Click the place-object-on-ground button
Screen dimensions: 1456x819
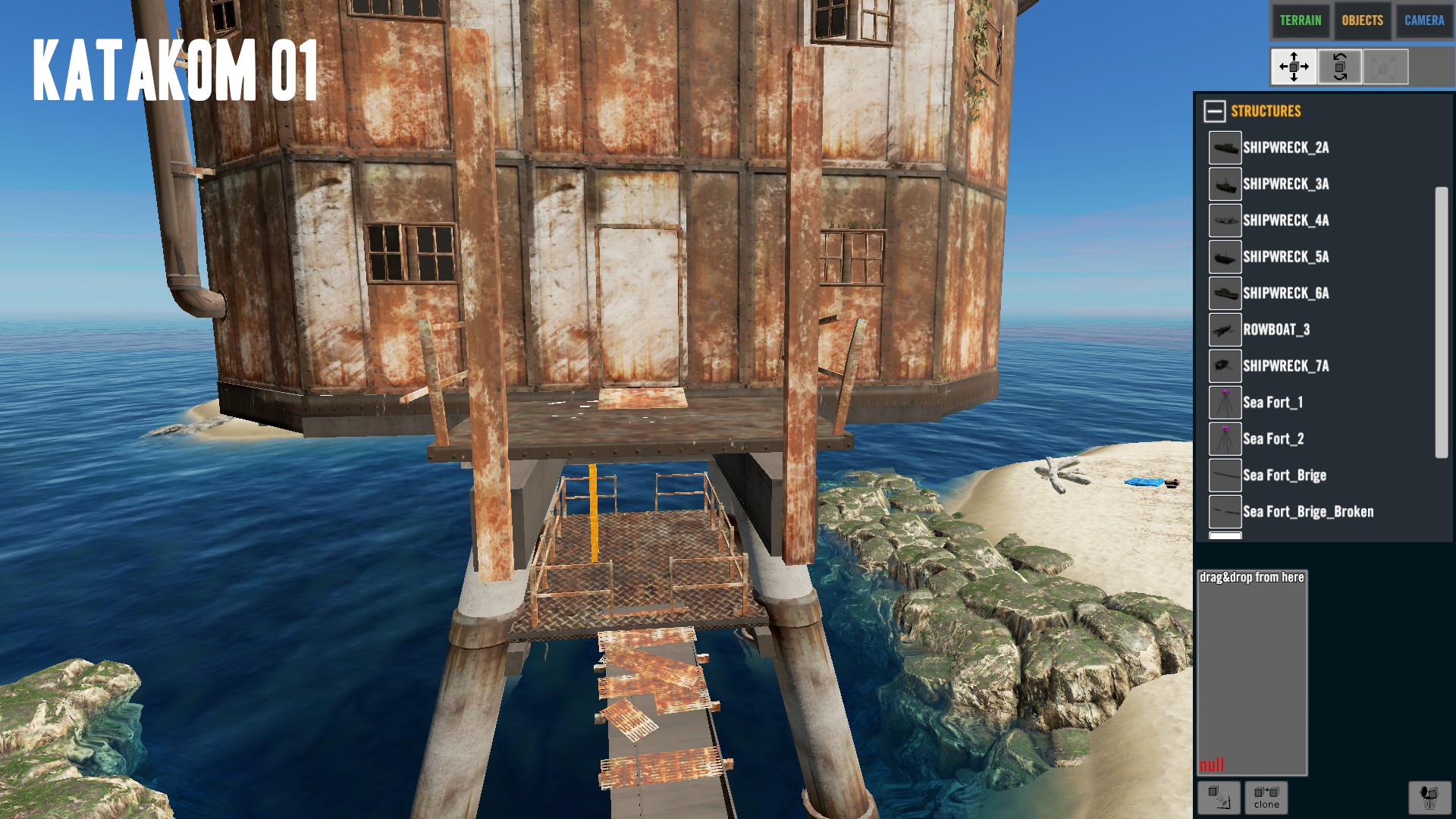1219,798
